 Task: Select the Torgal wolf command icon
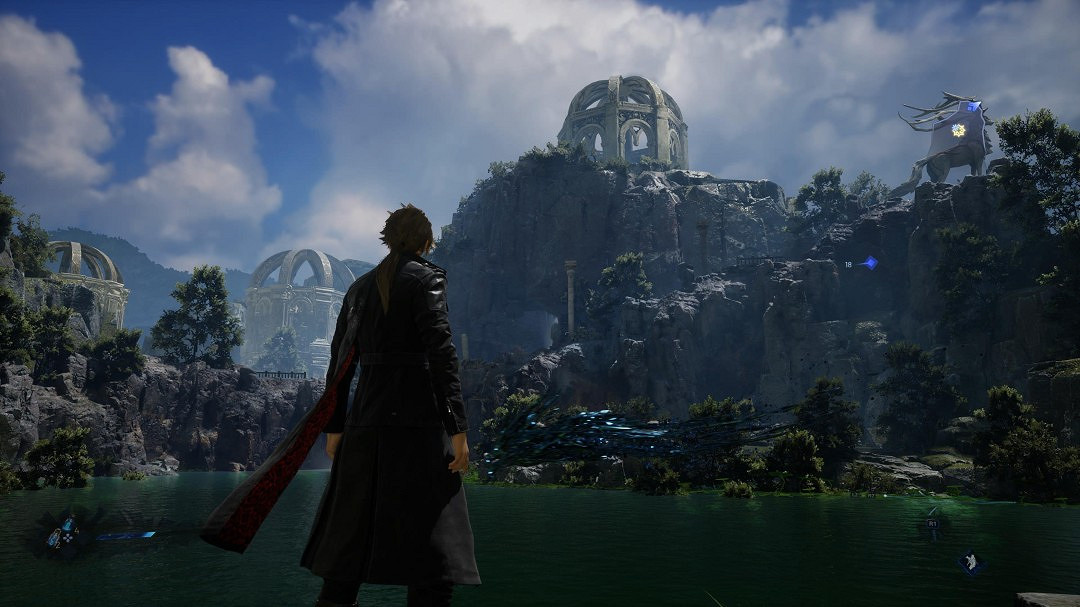(x=971, y=562)
